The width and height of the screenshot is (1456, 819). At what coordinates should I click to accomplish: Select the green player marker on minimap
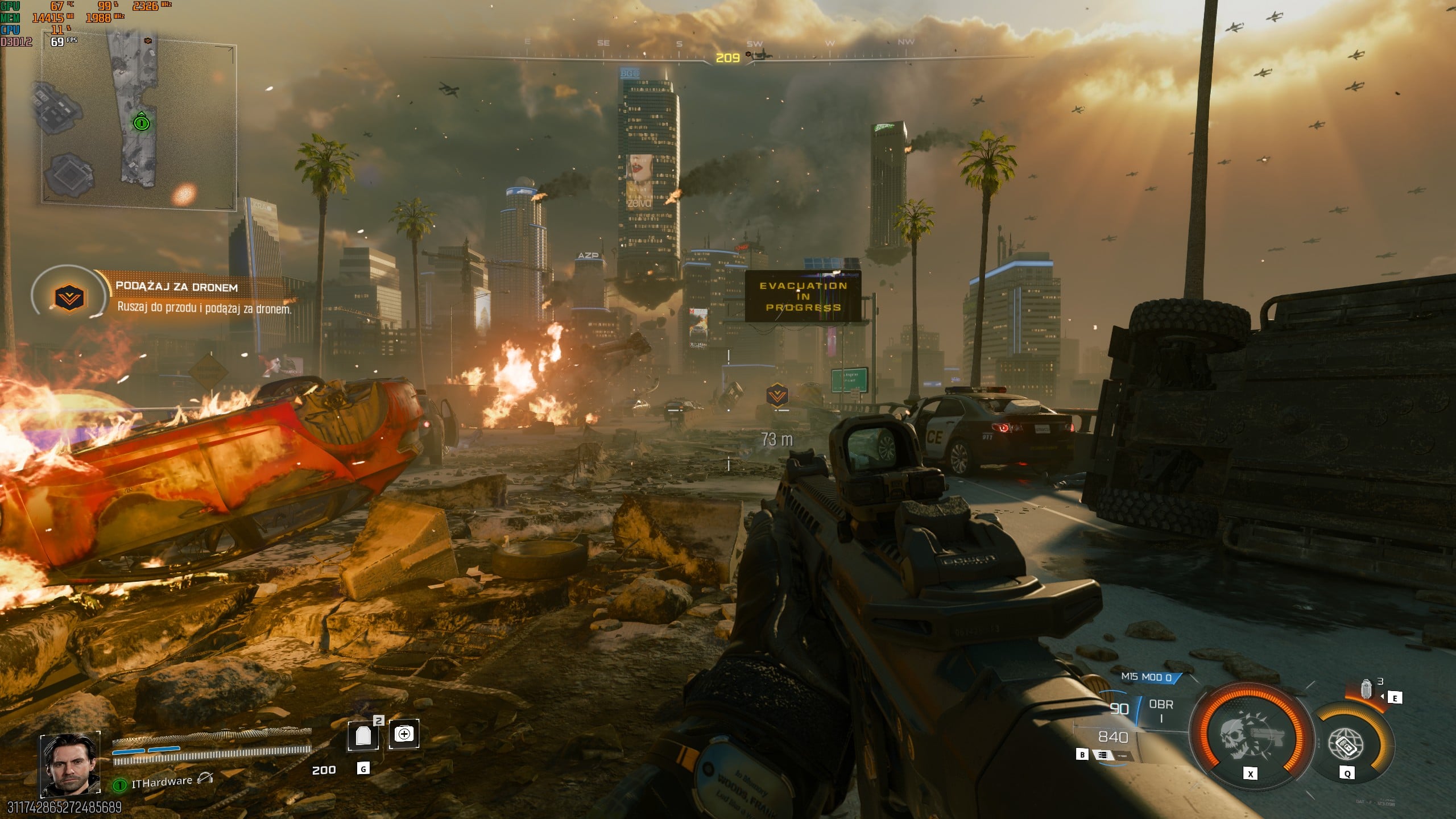point(141,122)
